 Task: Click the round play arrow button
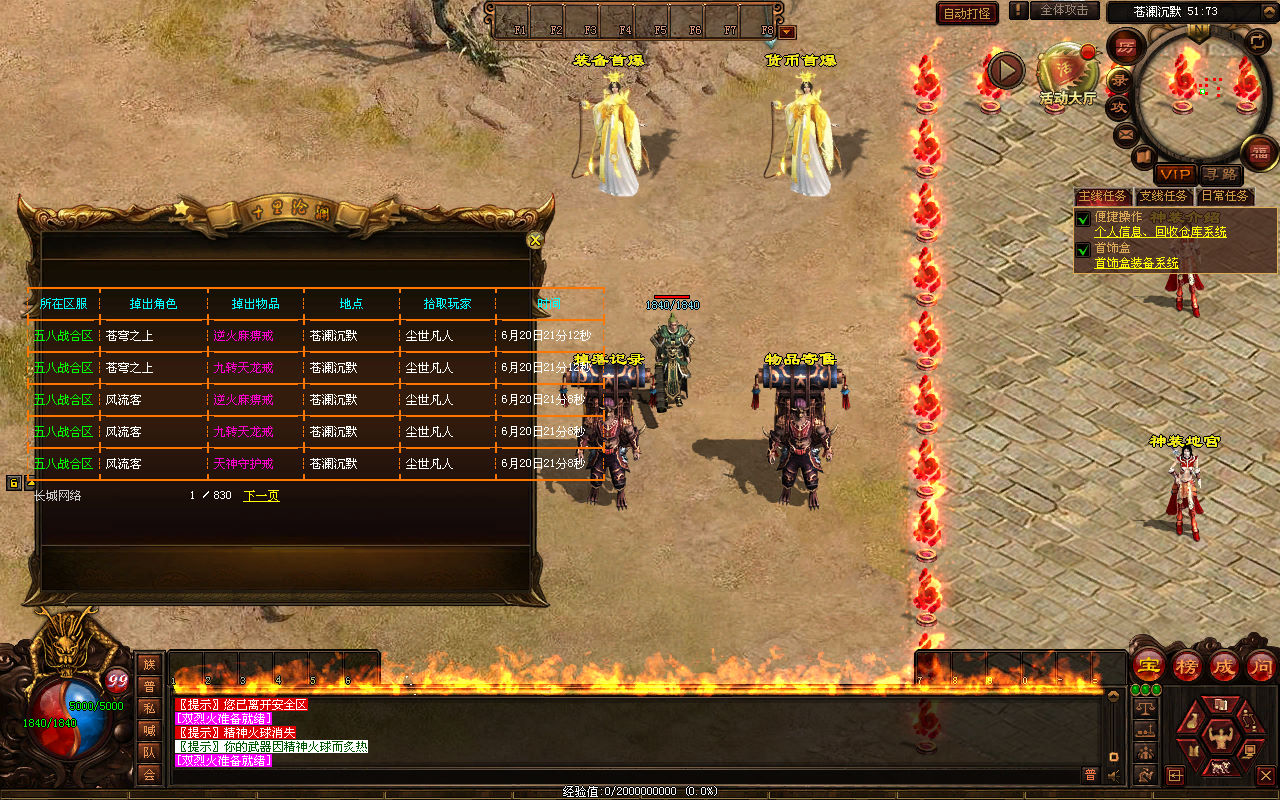(x=1006, y=70)
